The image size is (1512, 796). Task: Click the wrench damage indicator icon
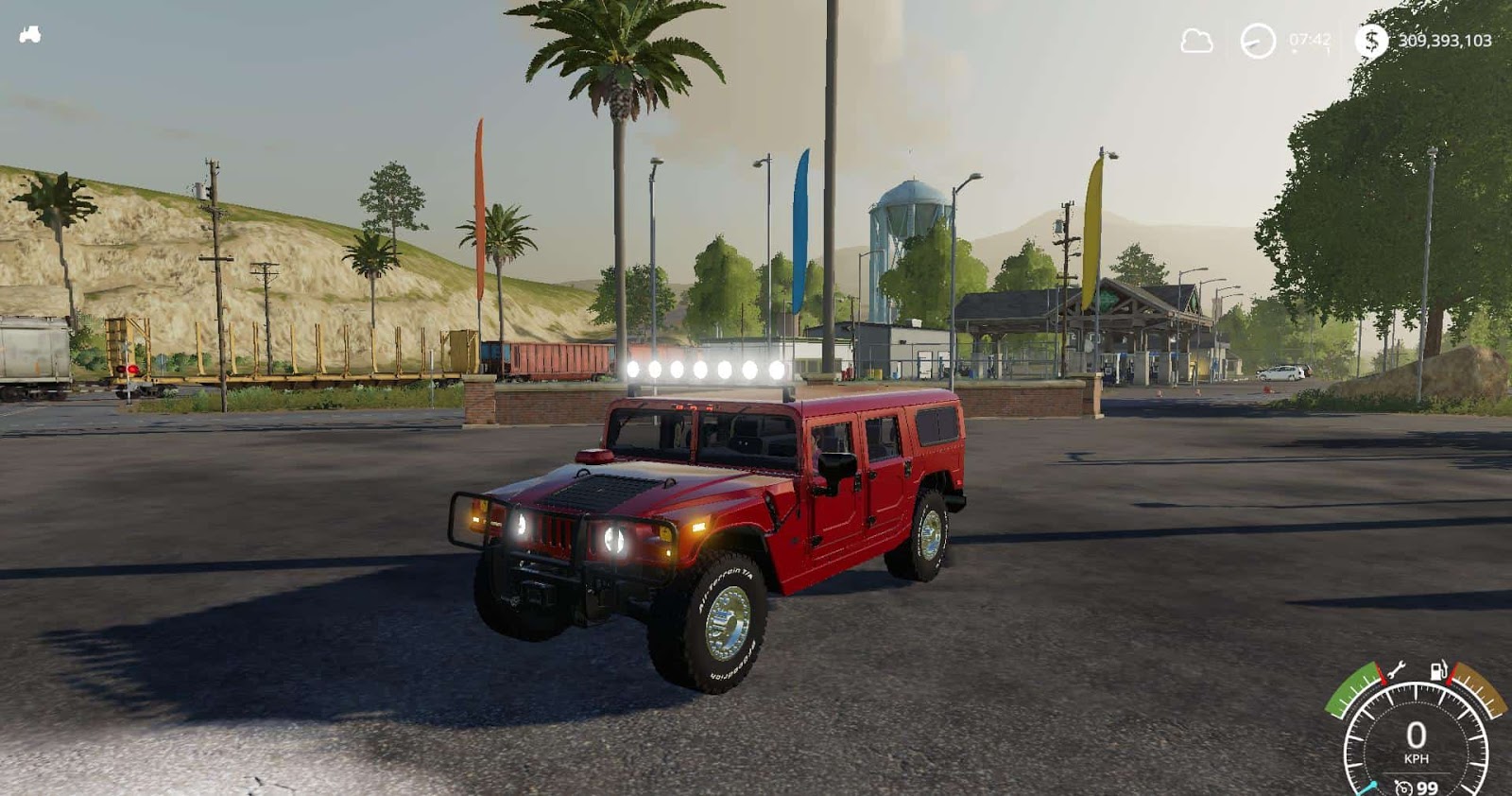pyautogui.click(x=1396, y=668)
